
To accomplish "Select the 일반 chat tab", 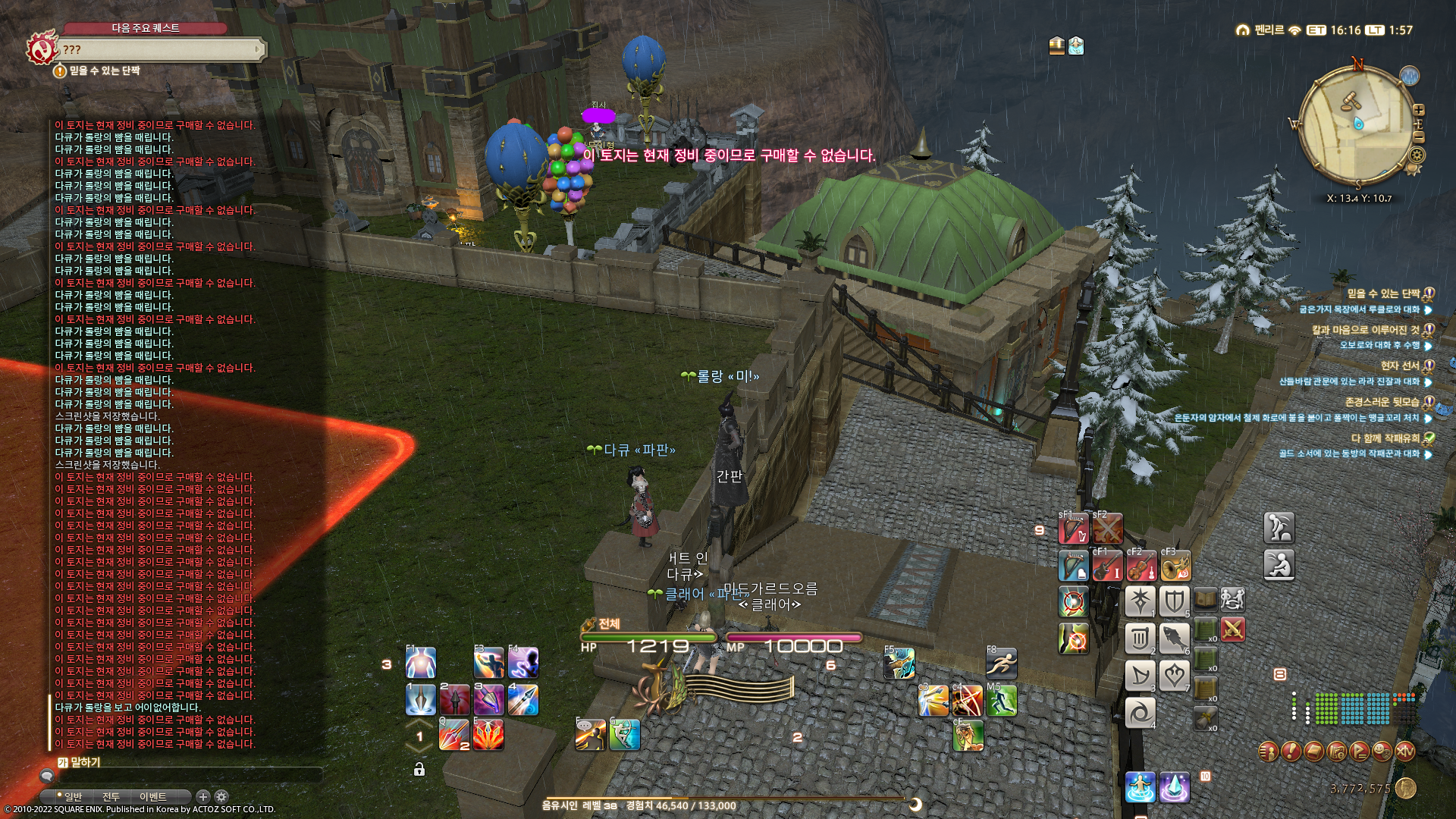I will pos(73,796).
